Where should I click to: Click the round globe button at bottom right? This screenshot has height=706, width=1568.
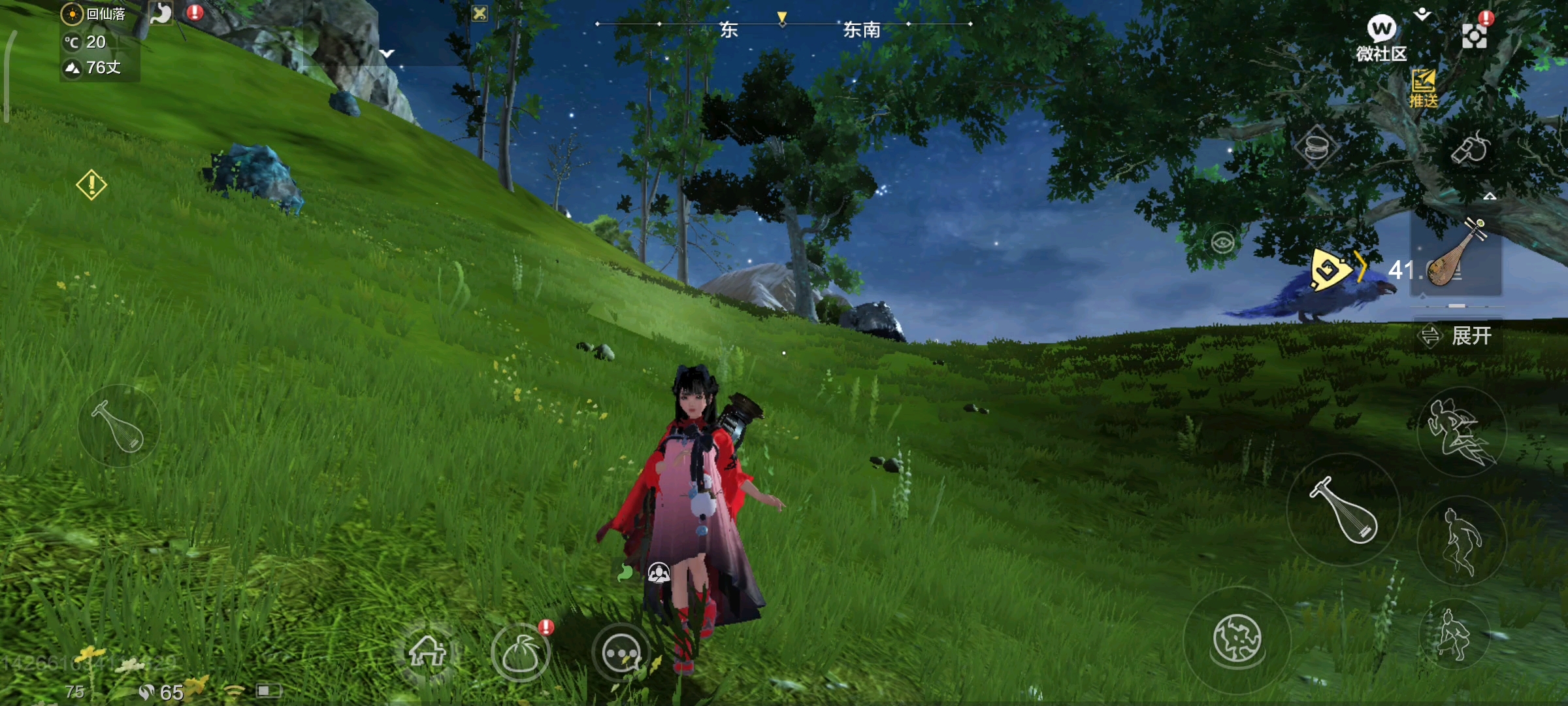click(1236, 638)
